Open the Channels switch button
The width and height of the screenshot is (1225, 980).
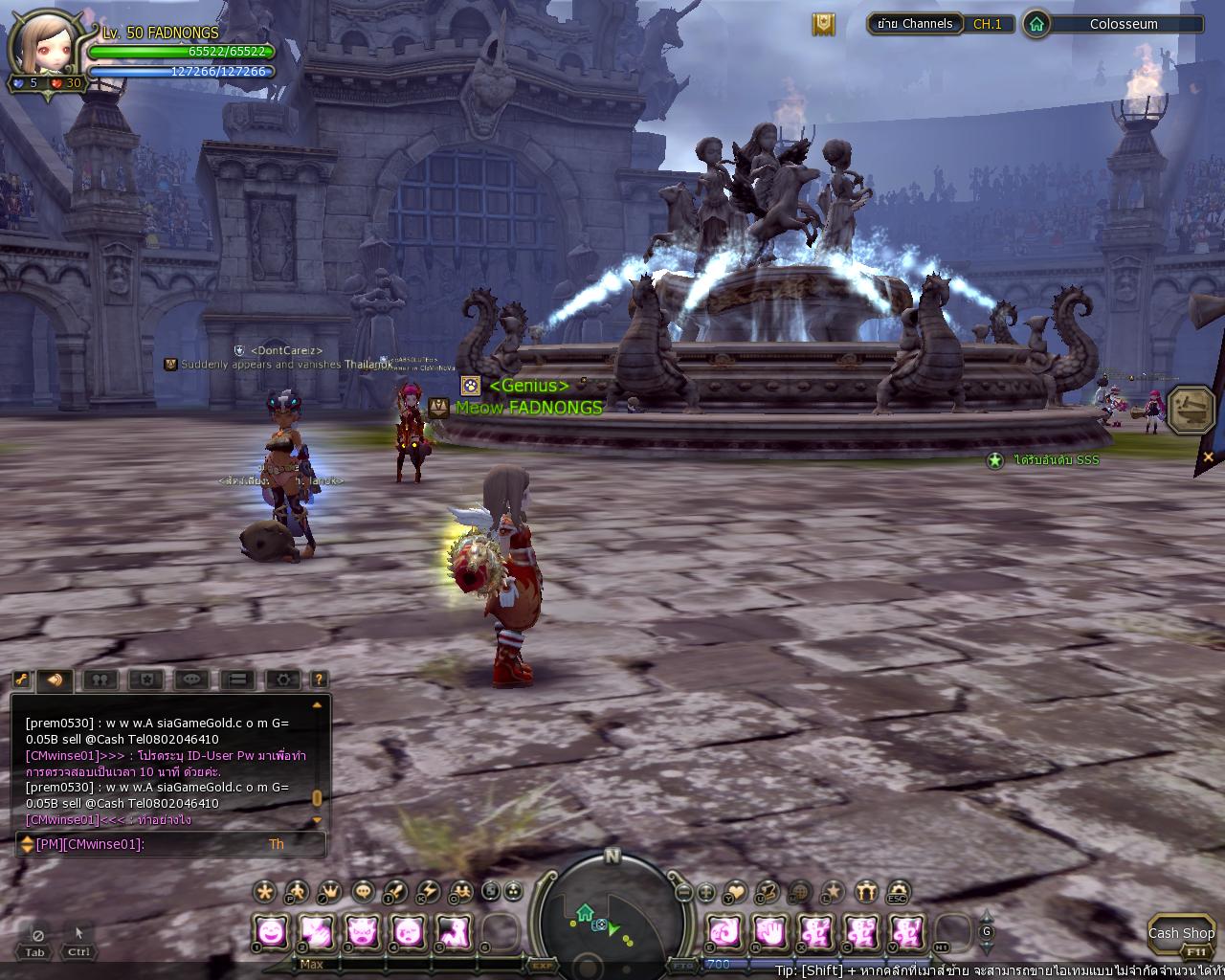coord(915,24)
